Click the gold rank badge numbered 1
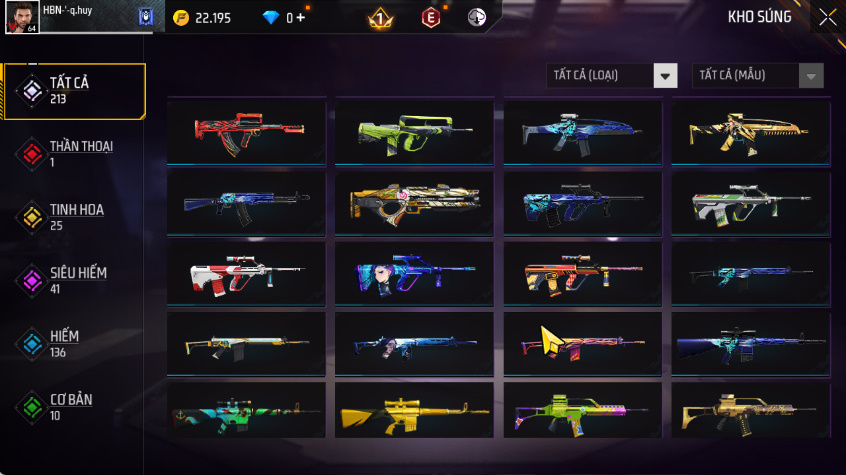846x475 pixels. click(x=380, y=18)
